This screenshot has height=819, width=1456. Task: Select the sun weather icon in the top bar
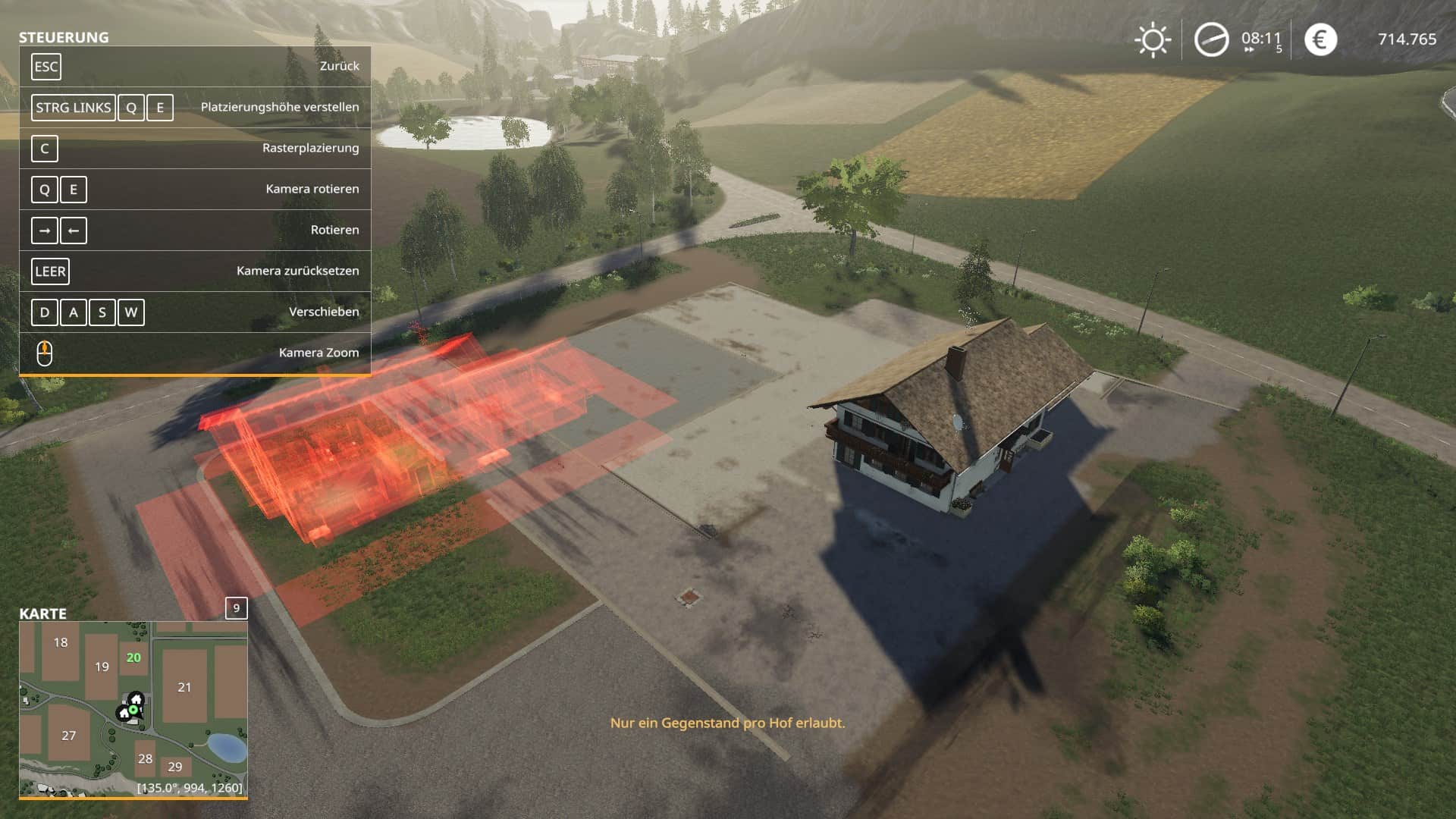point(1153,39)
